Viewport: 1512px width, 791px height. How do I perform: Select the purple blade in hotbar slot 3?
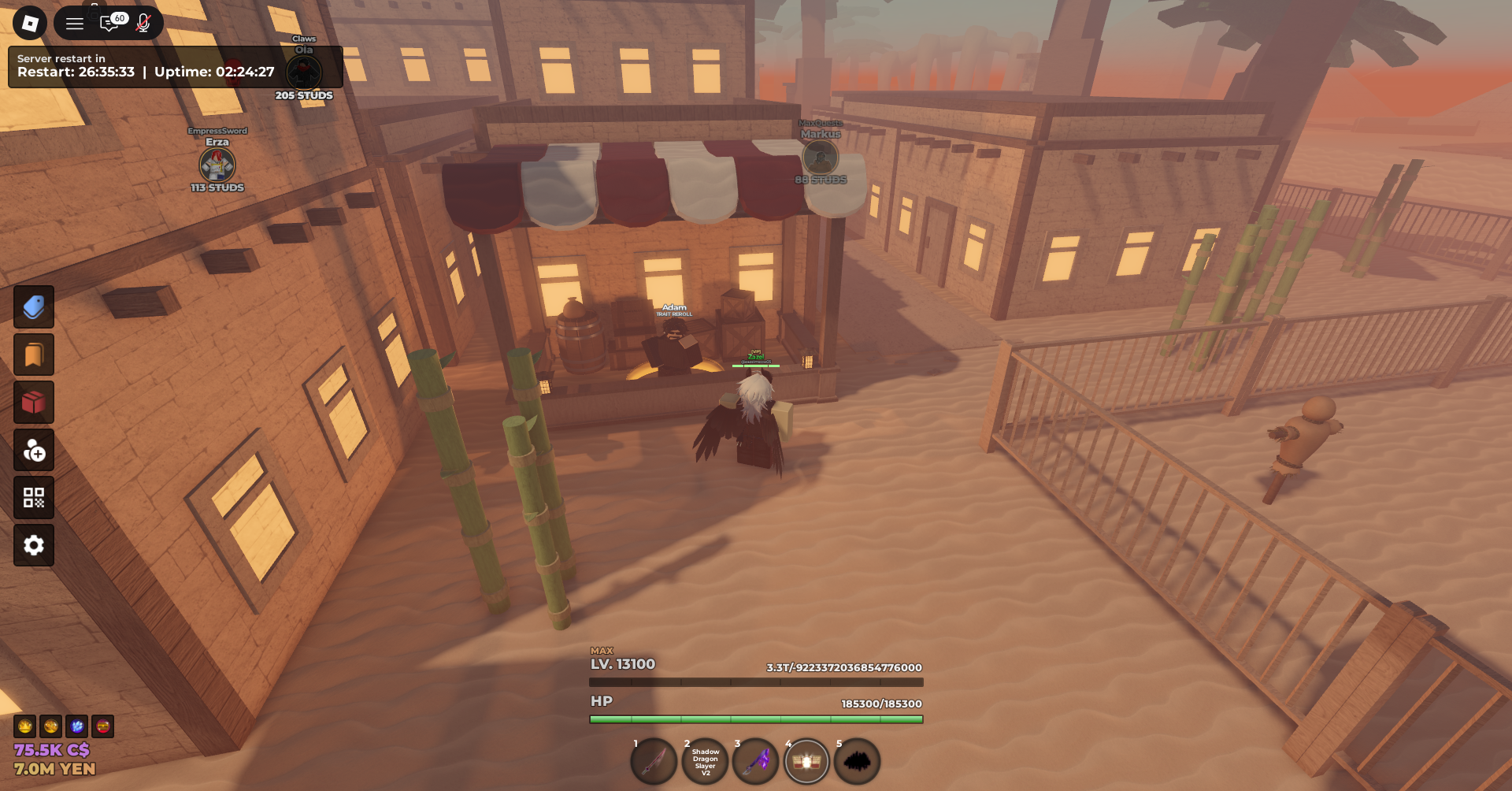pos(756,762)
